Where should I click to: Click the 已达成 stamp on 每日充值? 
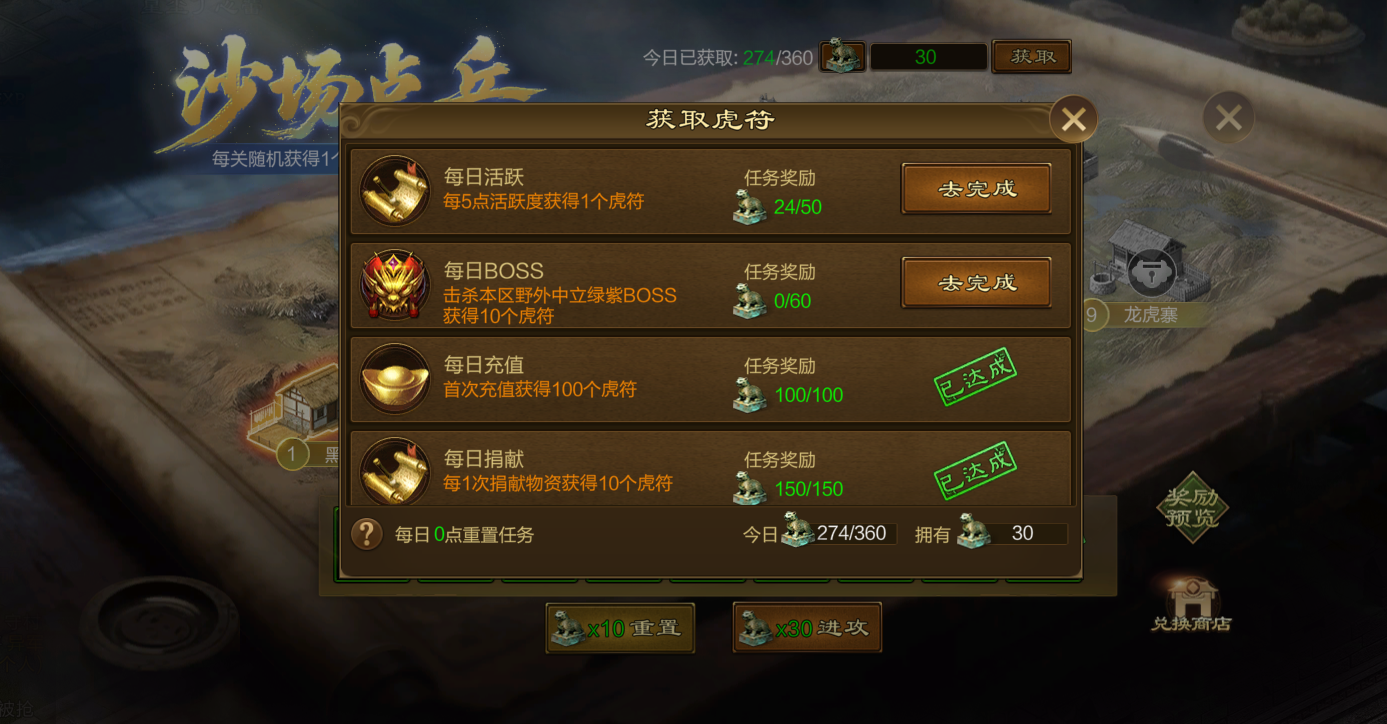[975, 378]
